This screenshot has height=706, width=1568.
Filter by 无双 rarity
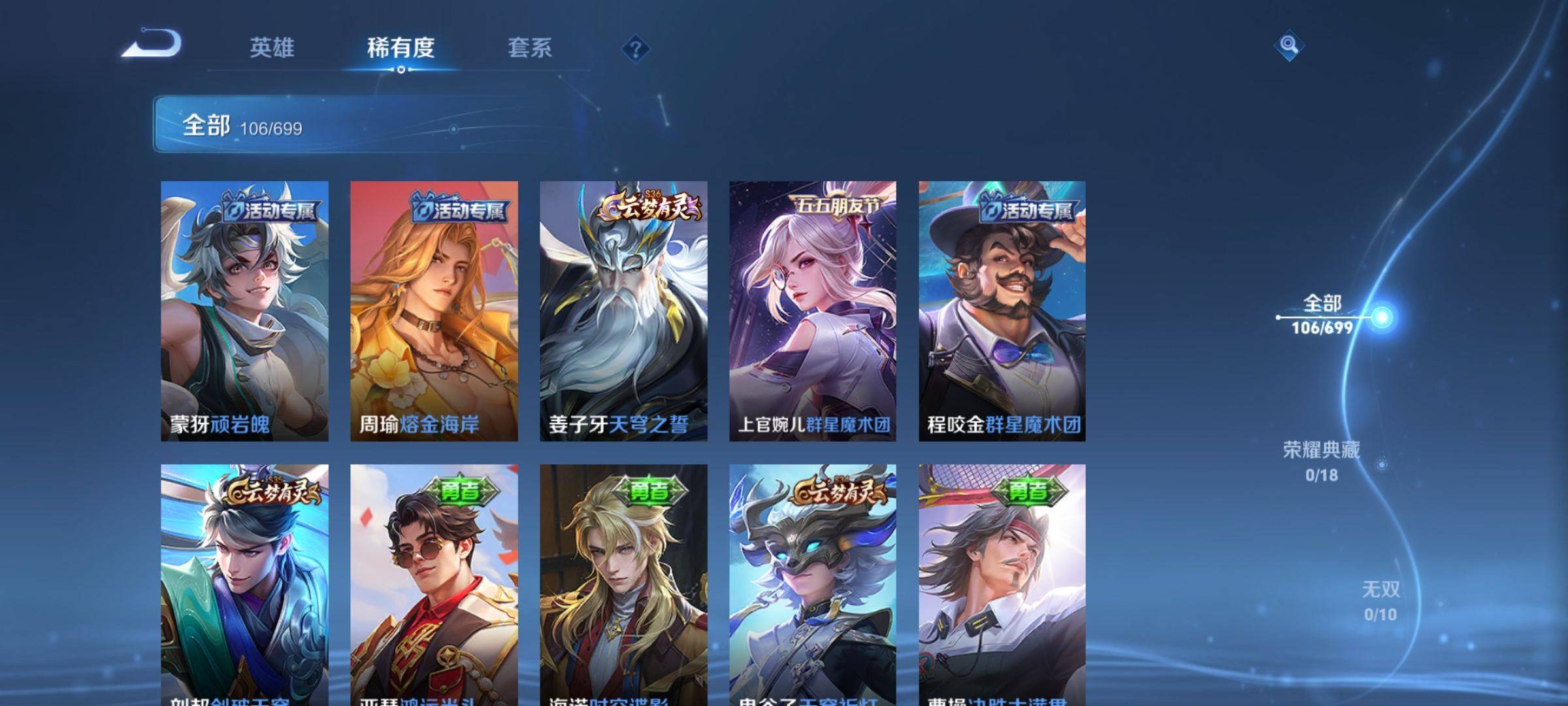1380,600
